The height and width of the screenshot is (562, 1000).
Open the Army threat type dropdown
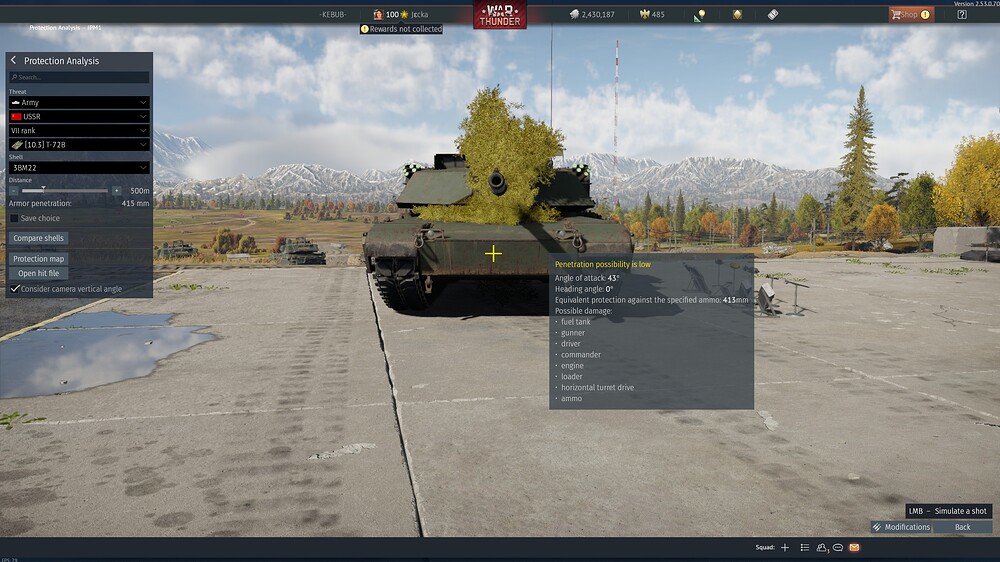click(79, 103)
